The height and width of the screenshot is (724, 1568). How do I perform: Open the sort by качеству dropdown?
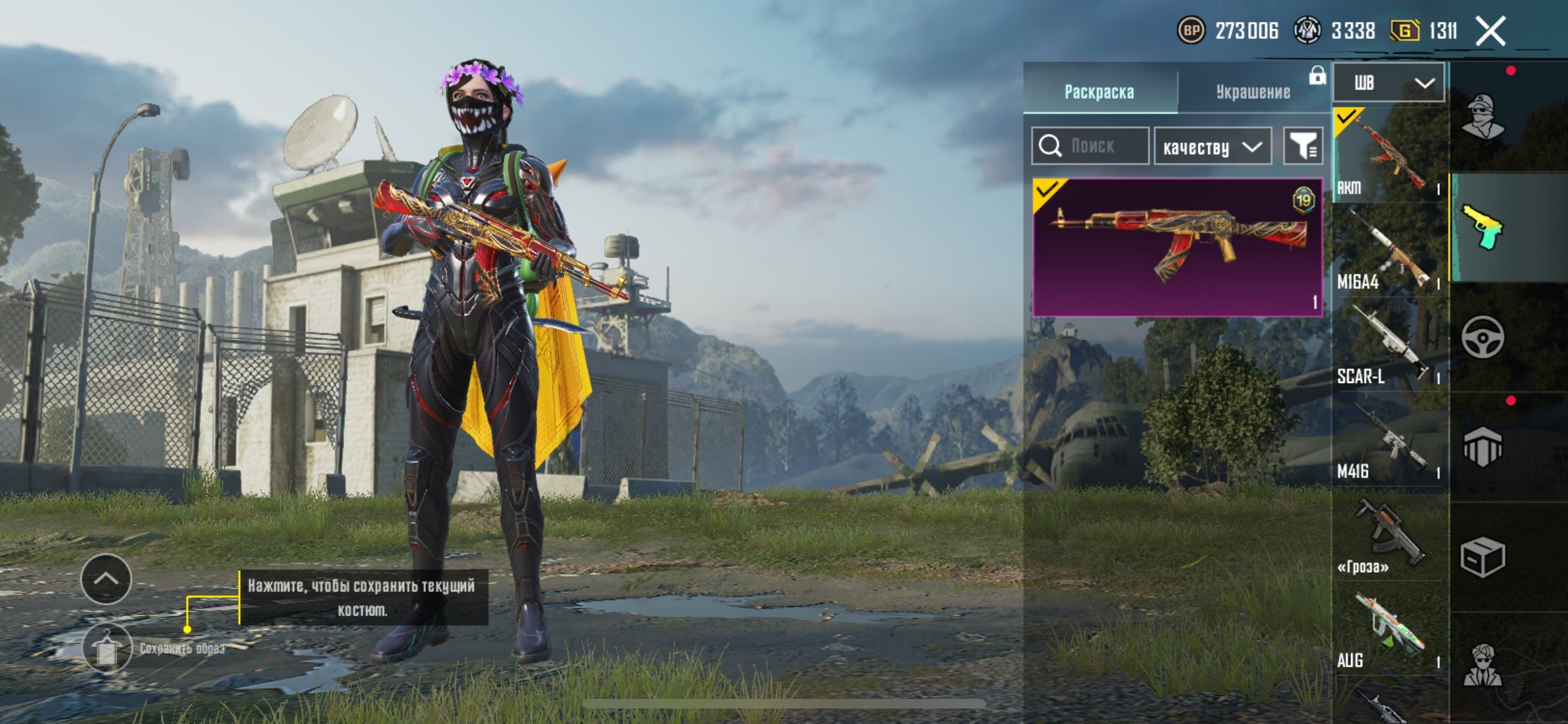pyautogui.click(x=1213, y=147)
